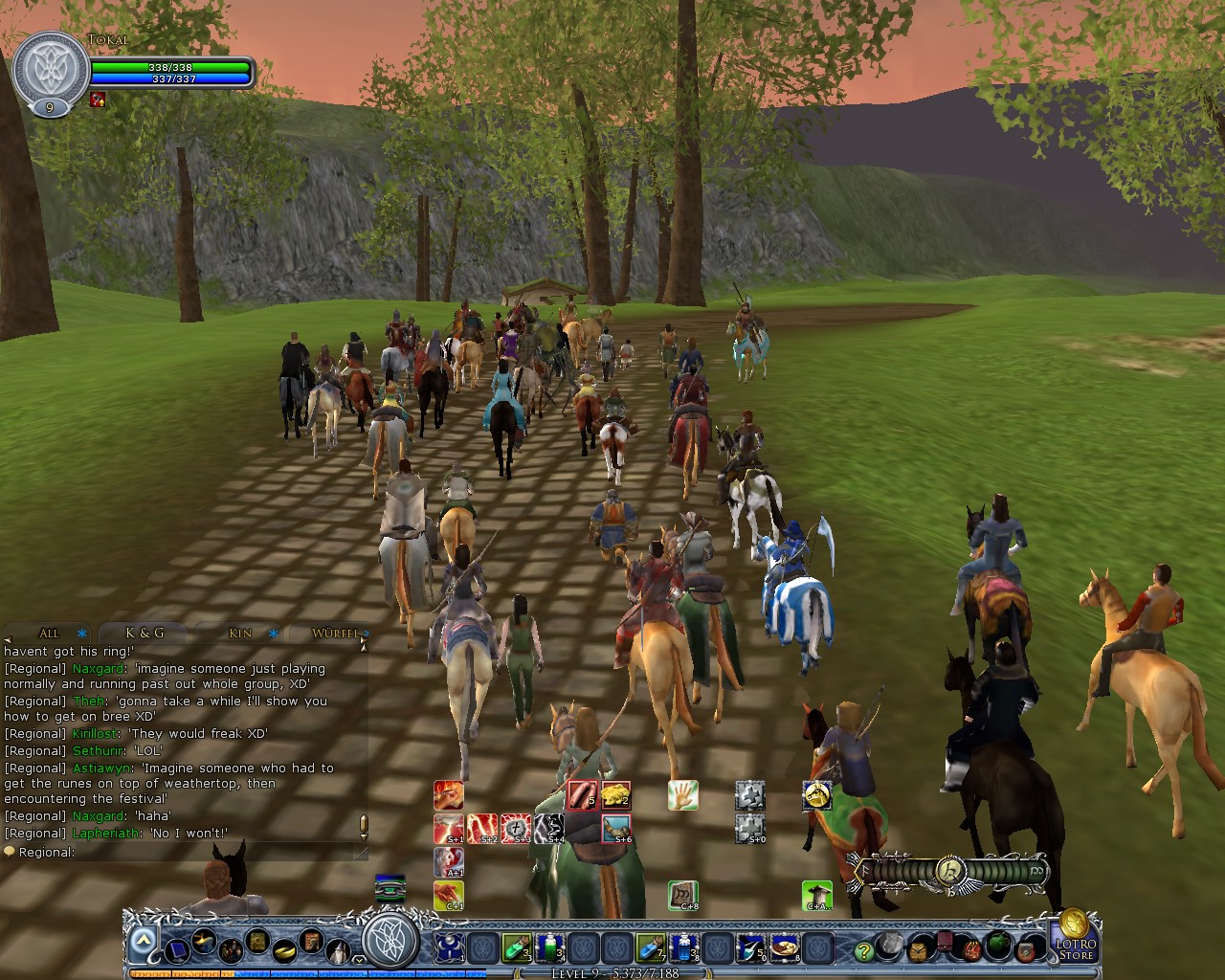The height and width of the screenshot is (980, 1225).
Task: Click the wizard hat icon near the emblem
Action: coord(338,949)
